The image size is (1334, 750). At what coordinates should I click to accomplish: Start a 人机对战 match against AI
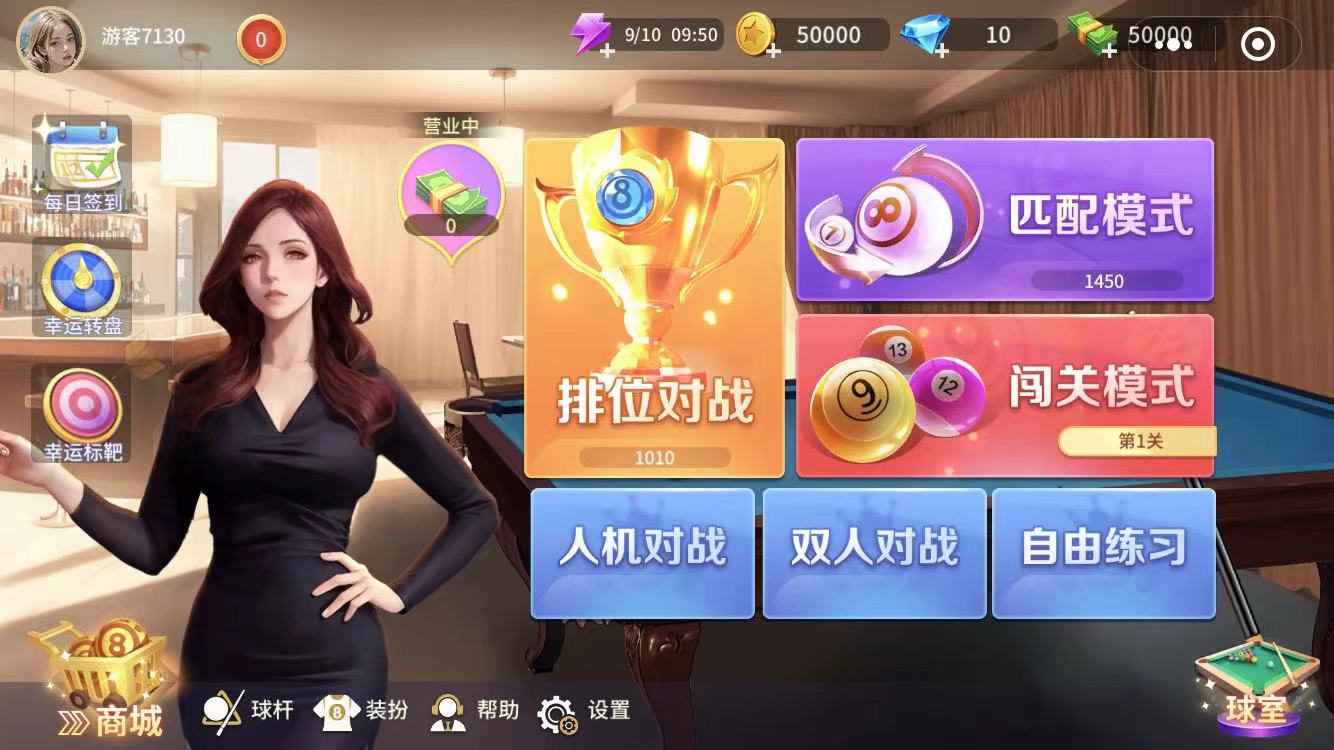pyautogui.click(x=642, y=553)
